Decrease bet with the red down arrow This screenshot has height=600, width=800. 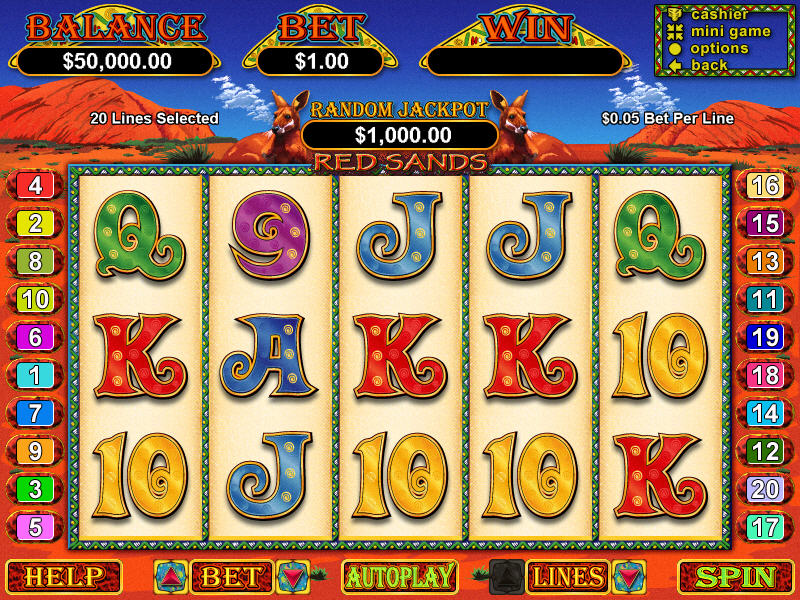coord(293,577)
